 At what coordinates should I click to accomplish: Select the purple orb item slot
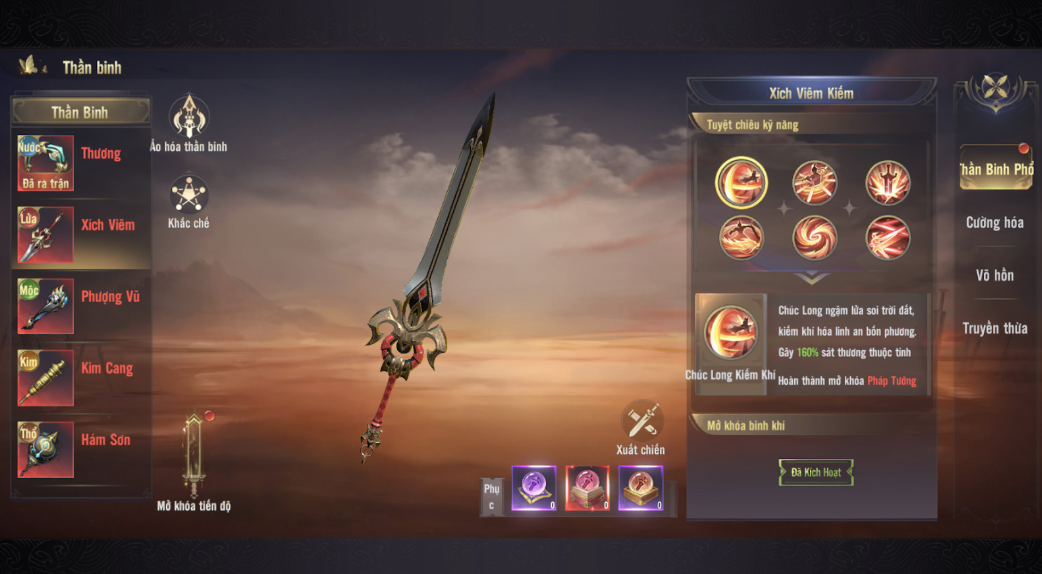(534, 488)
